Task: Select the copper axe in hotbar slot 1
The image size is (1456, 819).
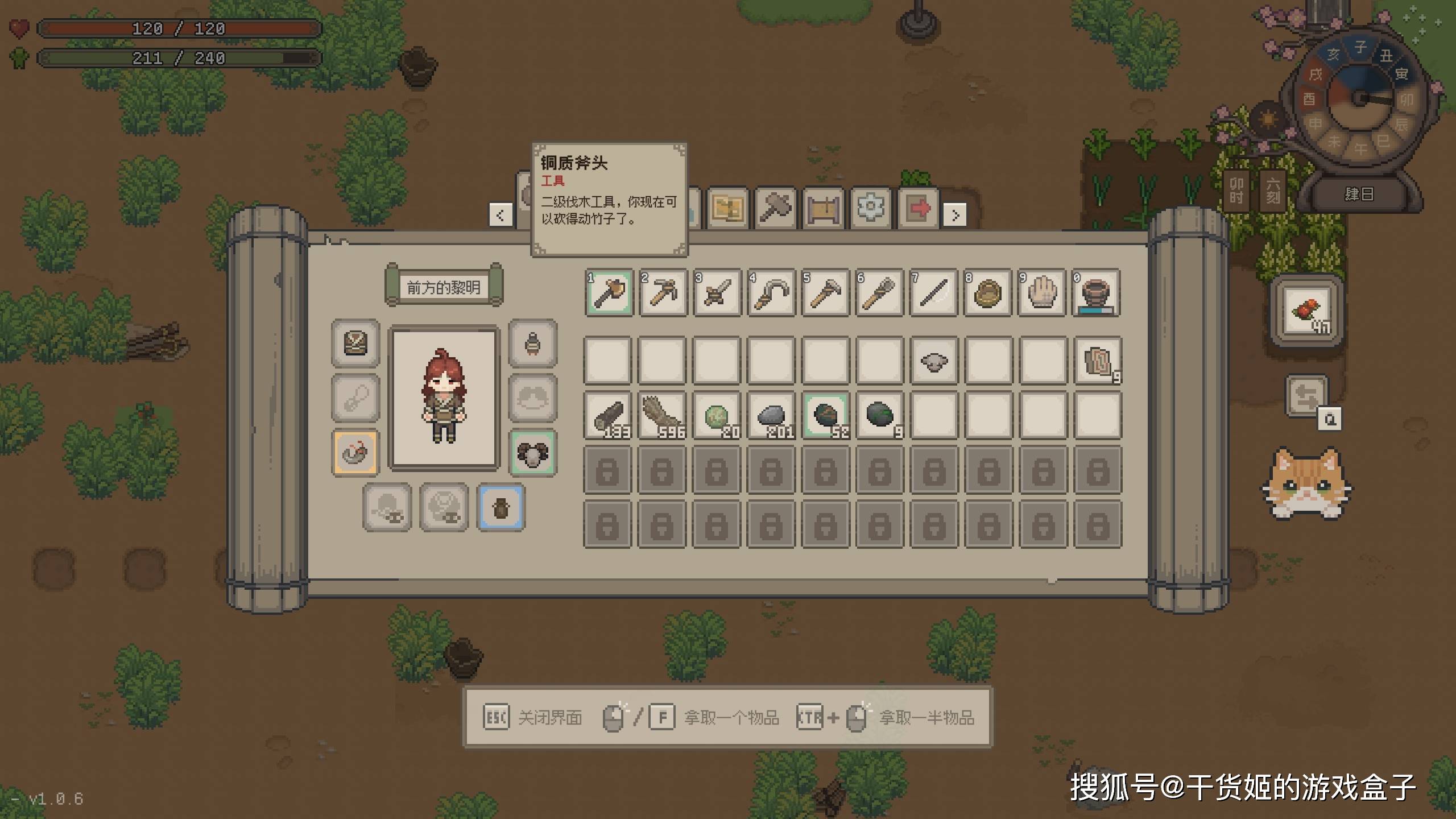Action: click(609, 293)
